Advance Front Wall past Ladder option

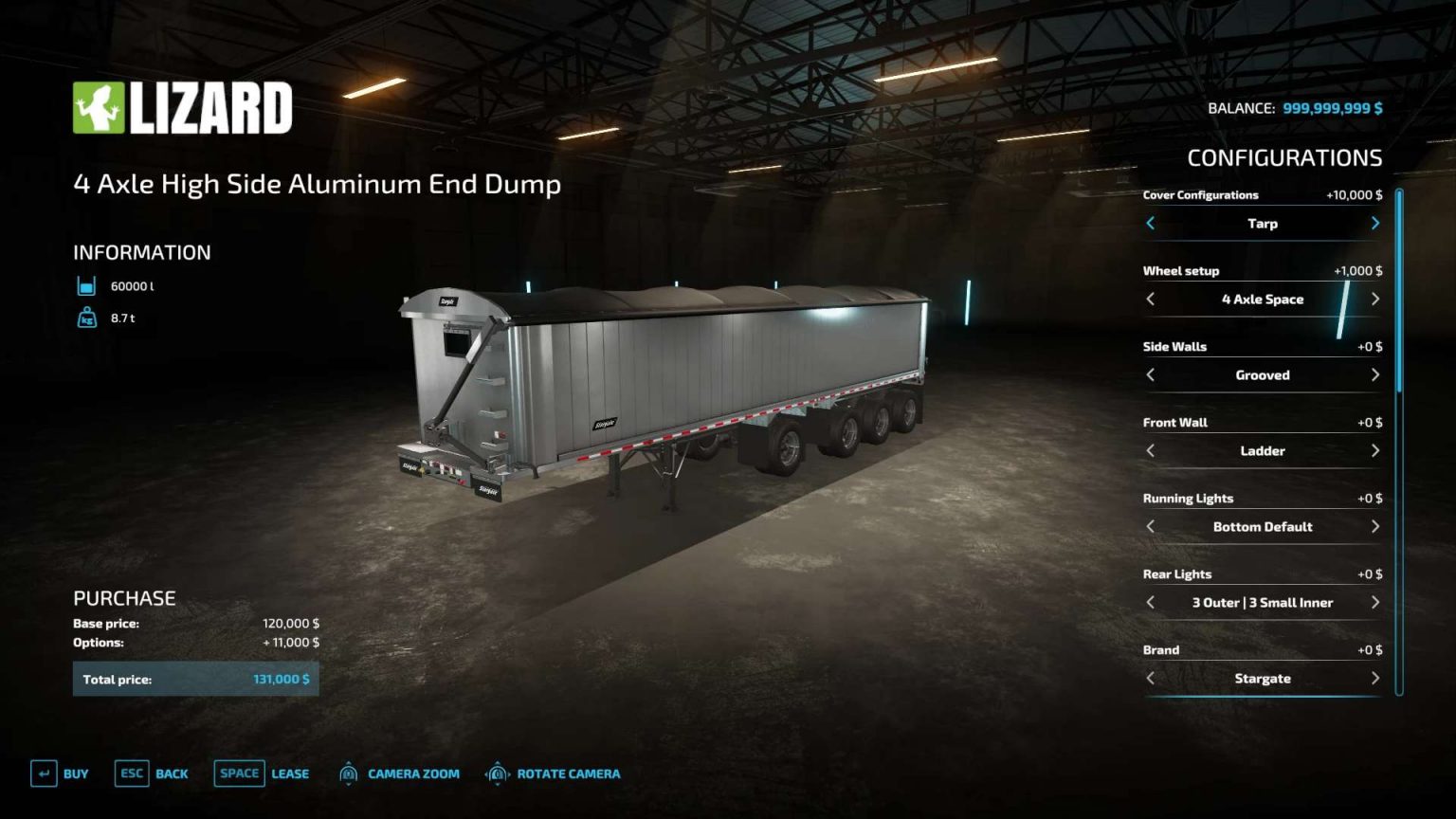(1375, 451)
